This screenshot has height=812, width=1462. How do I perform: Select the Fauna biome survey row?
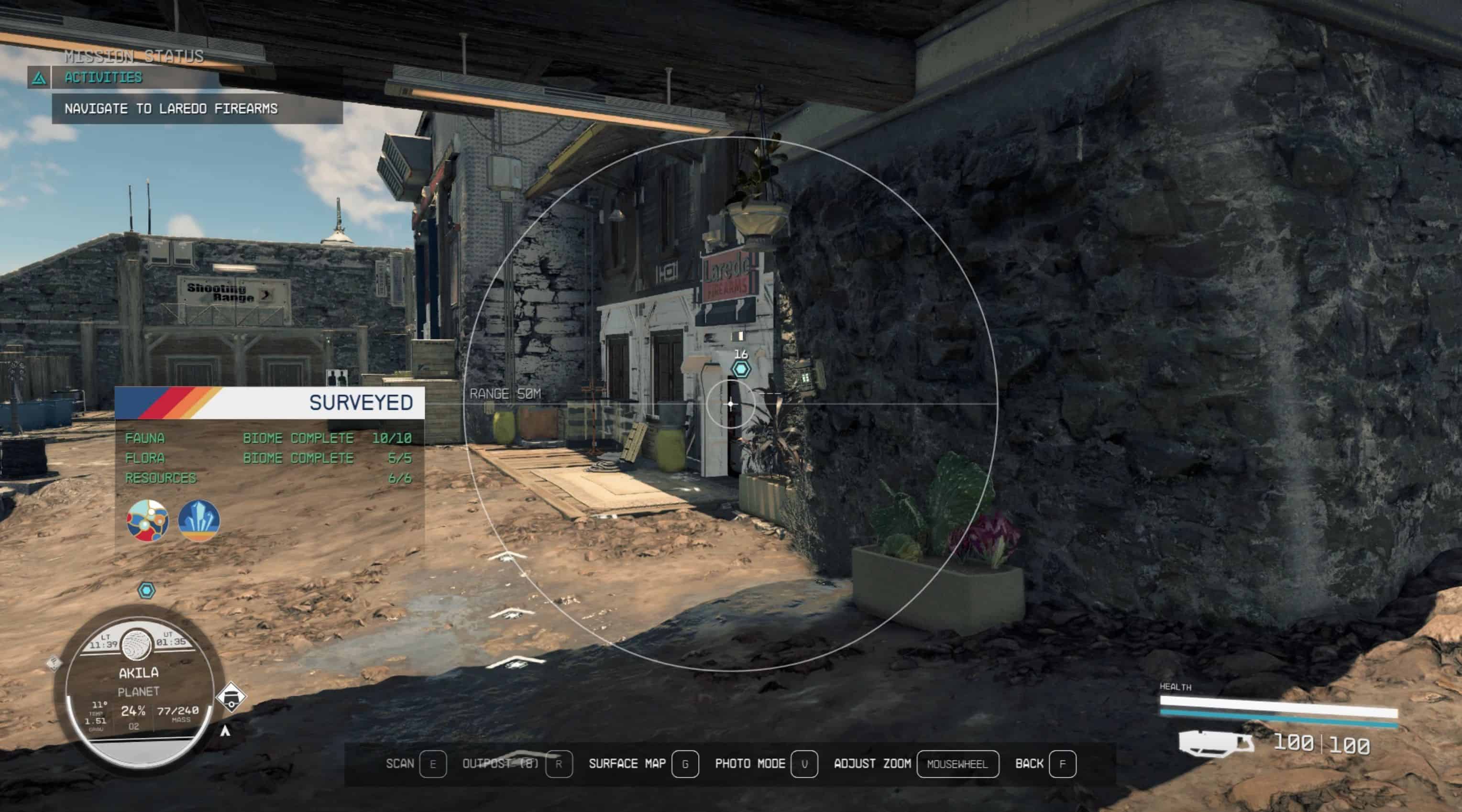268,438
